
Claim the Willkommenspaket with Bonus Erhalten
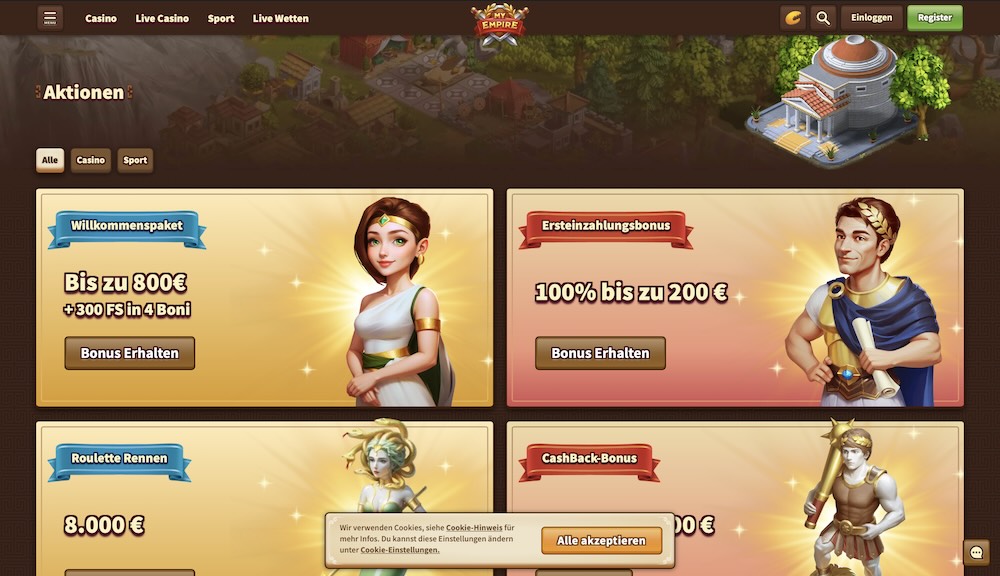click(130, 353)
